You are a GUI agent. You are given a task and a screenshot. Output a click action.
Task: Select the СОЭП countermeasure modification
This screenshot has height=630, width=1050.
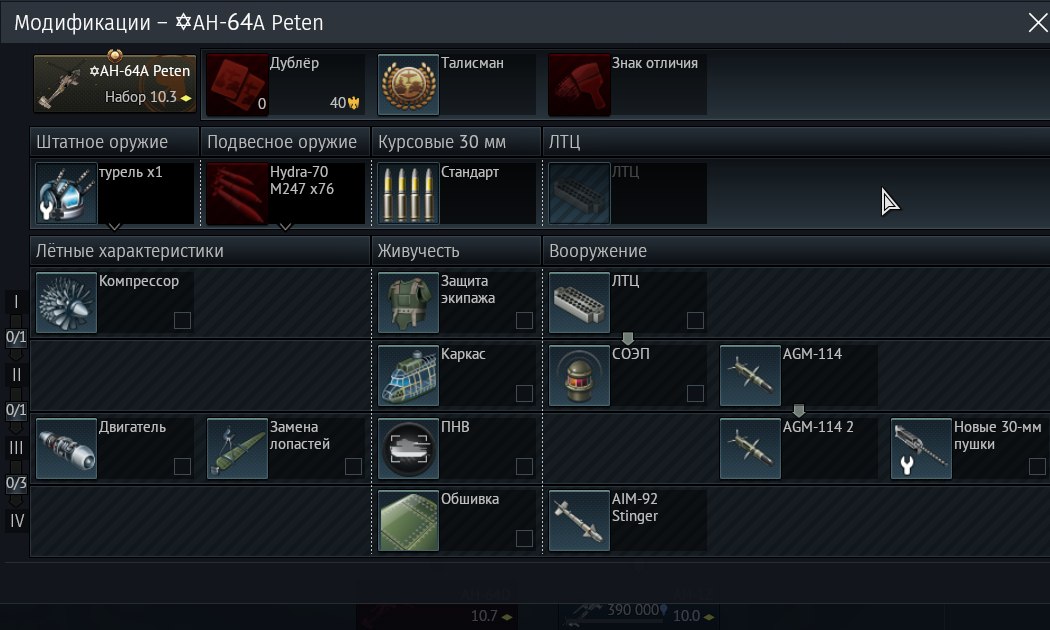coord(628,375)
